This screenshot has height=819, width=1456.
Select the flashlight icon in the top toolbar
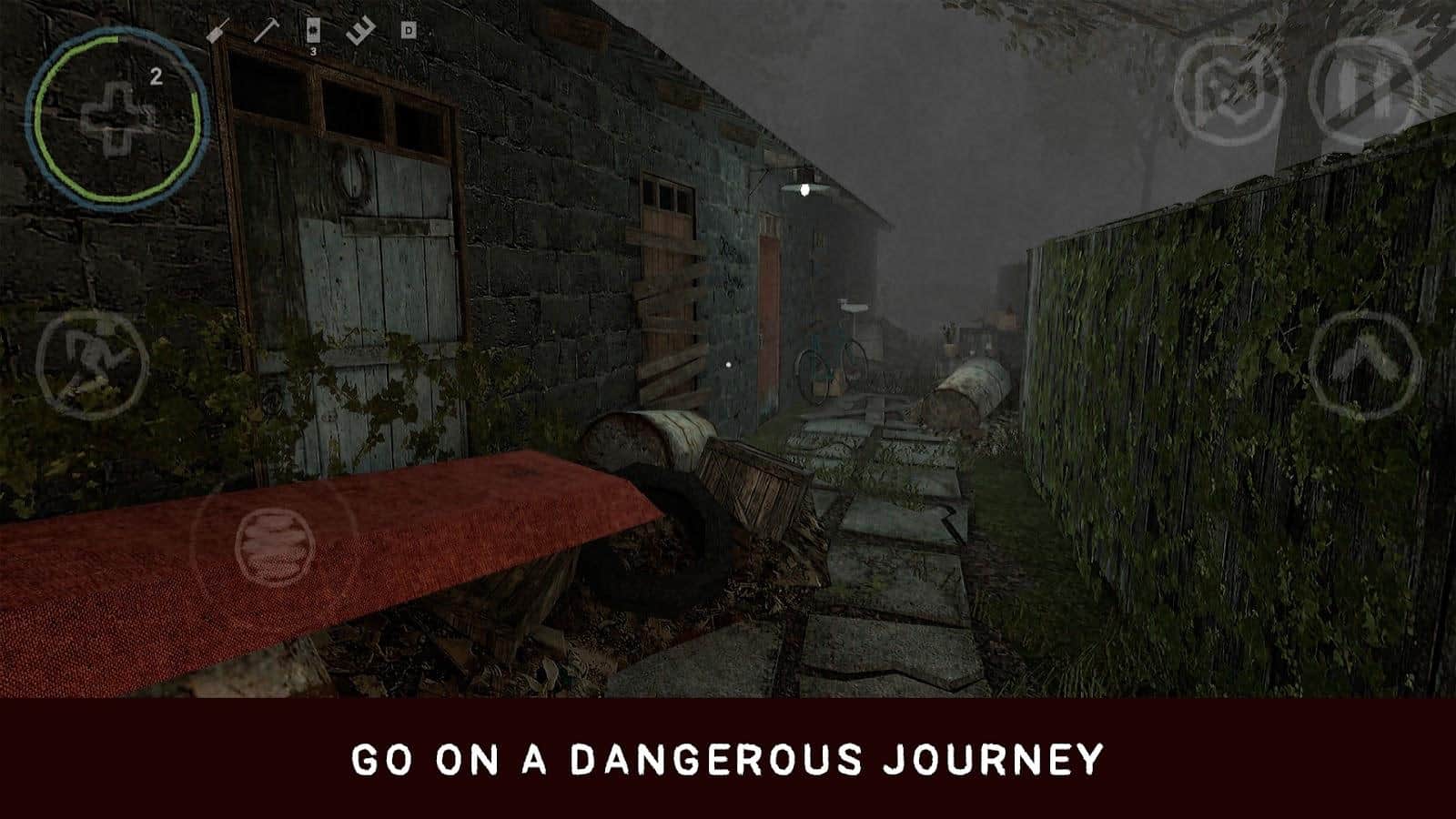point(361,29)
